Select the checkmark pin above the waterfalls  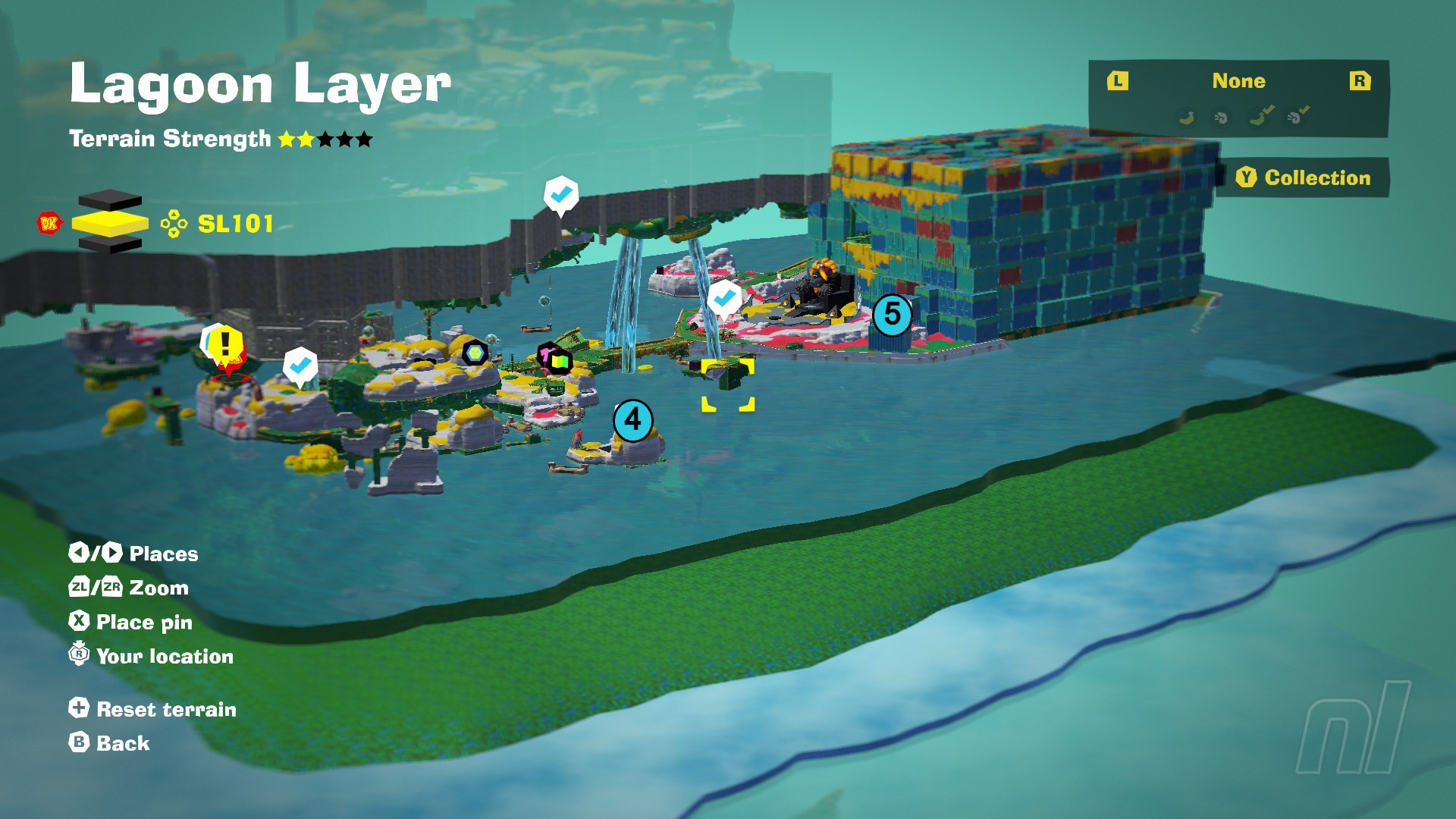[x=561, y=195]
